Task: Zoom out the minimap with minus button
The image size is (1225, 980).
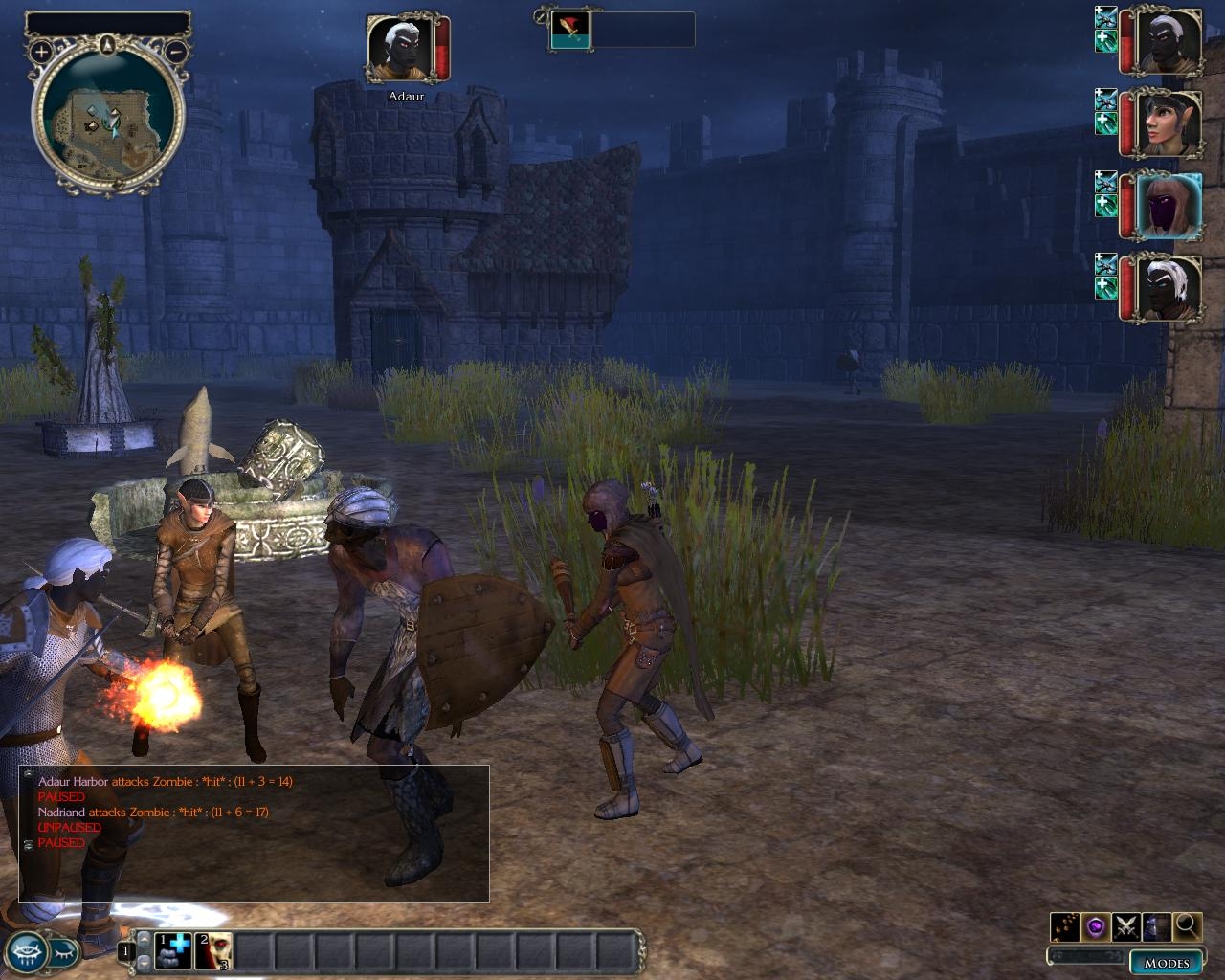Action: 176,51
